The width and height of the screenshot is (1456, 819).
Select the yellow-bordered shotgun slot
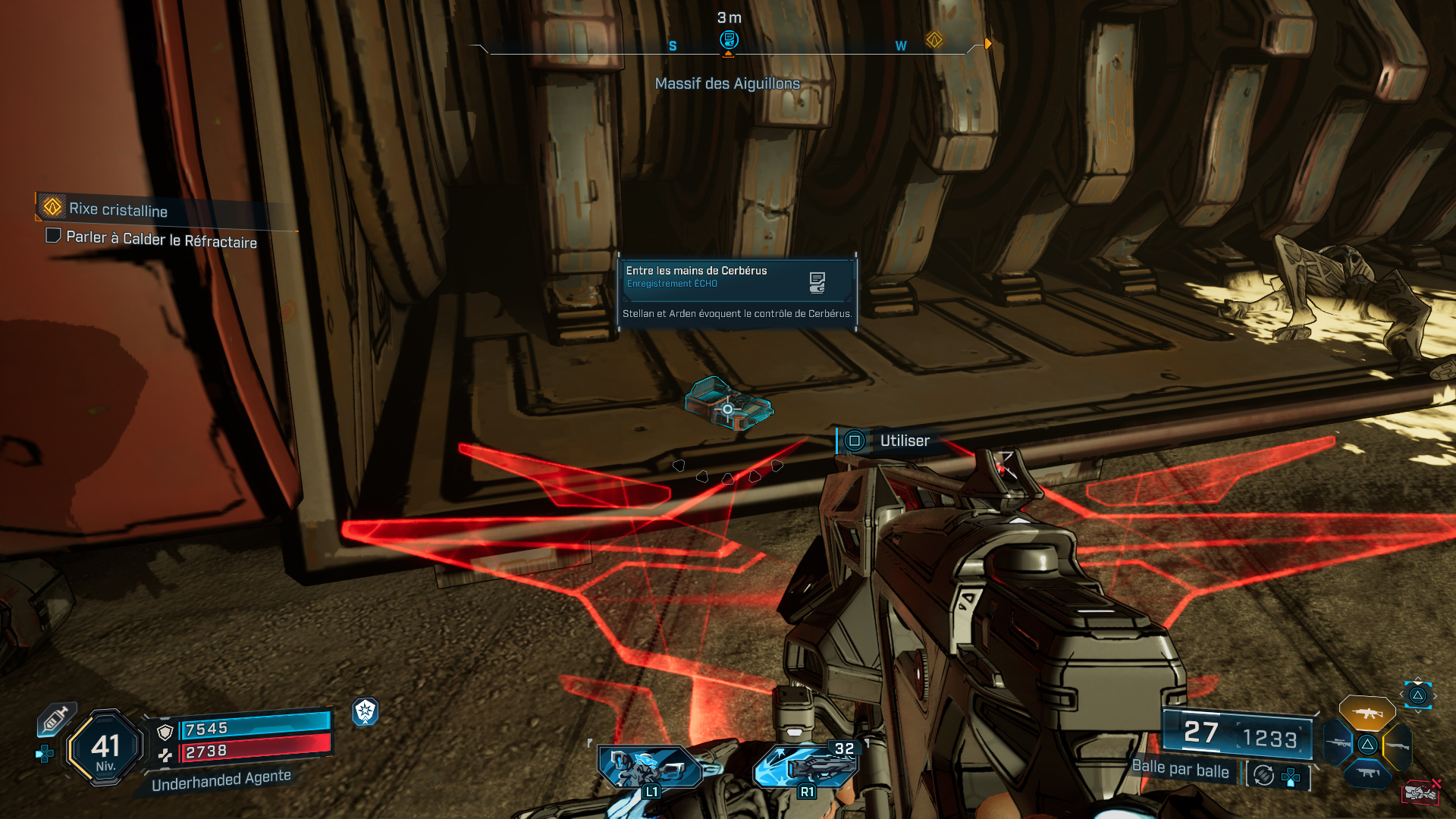[1398, 745]
